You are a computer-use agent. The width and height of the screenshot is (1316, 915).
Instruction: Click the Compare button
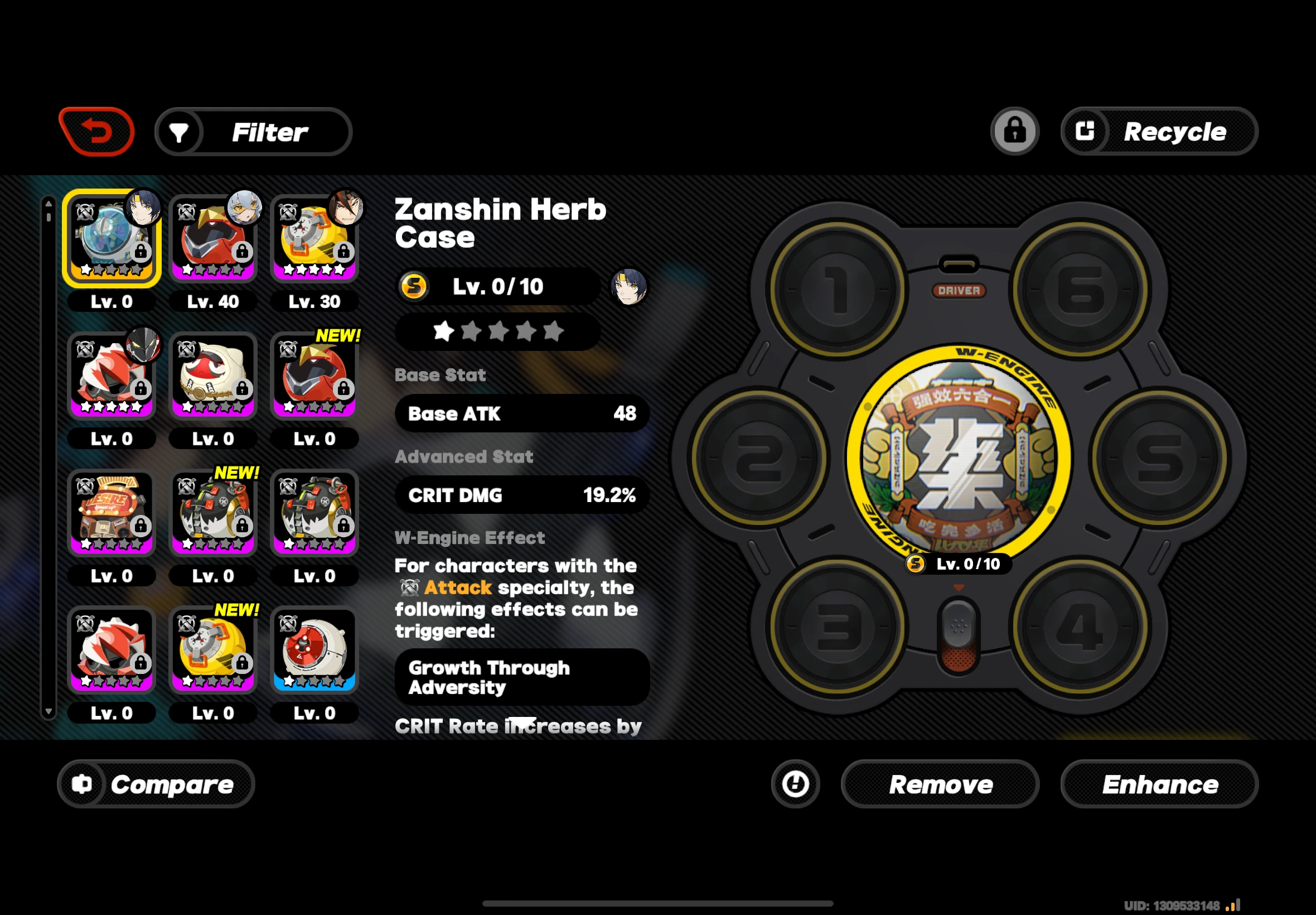pos(156,784)
